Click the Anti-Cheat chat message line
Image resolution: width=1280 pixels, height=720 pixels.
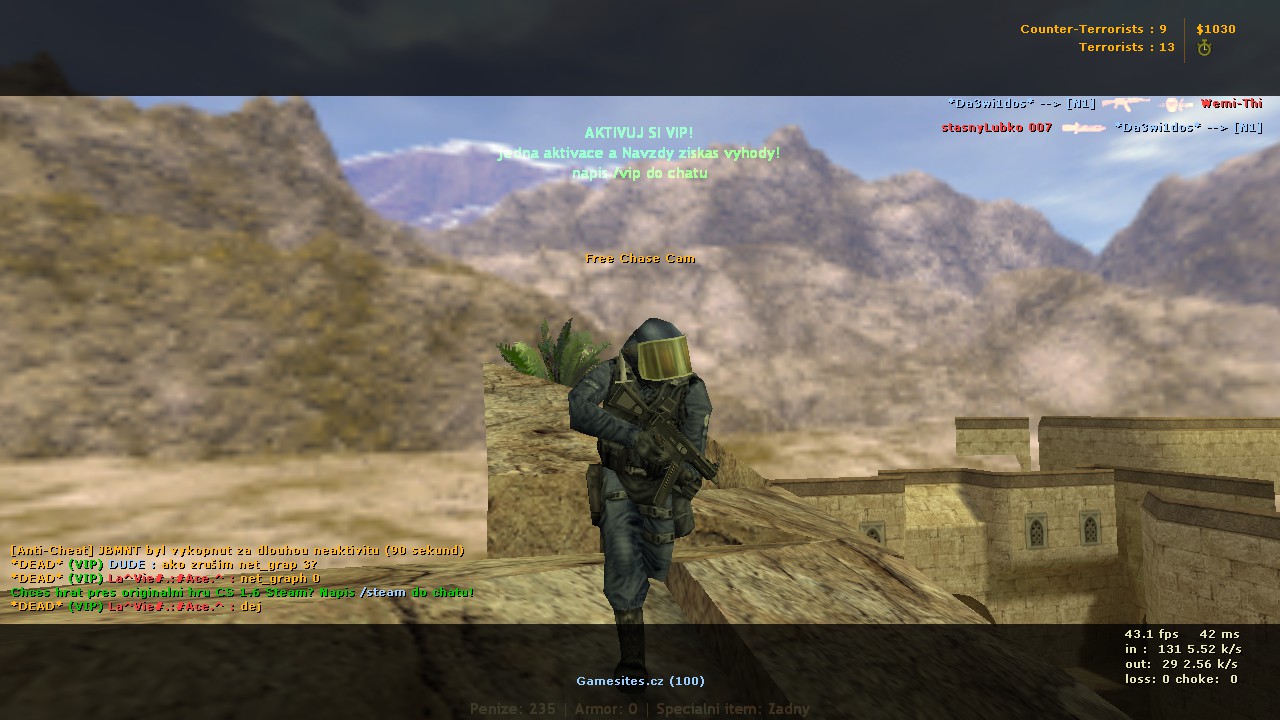point(237,551)
